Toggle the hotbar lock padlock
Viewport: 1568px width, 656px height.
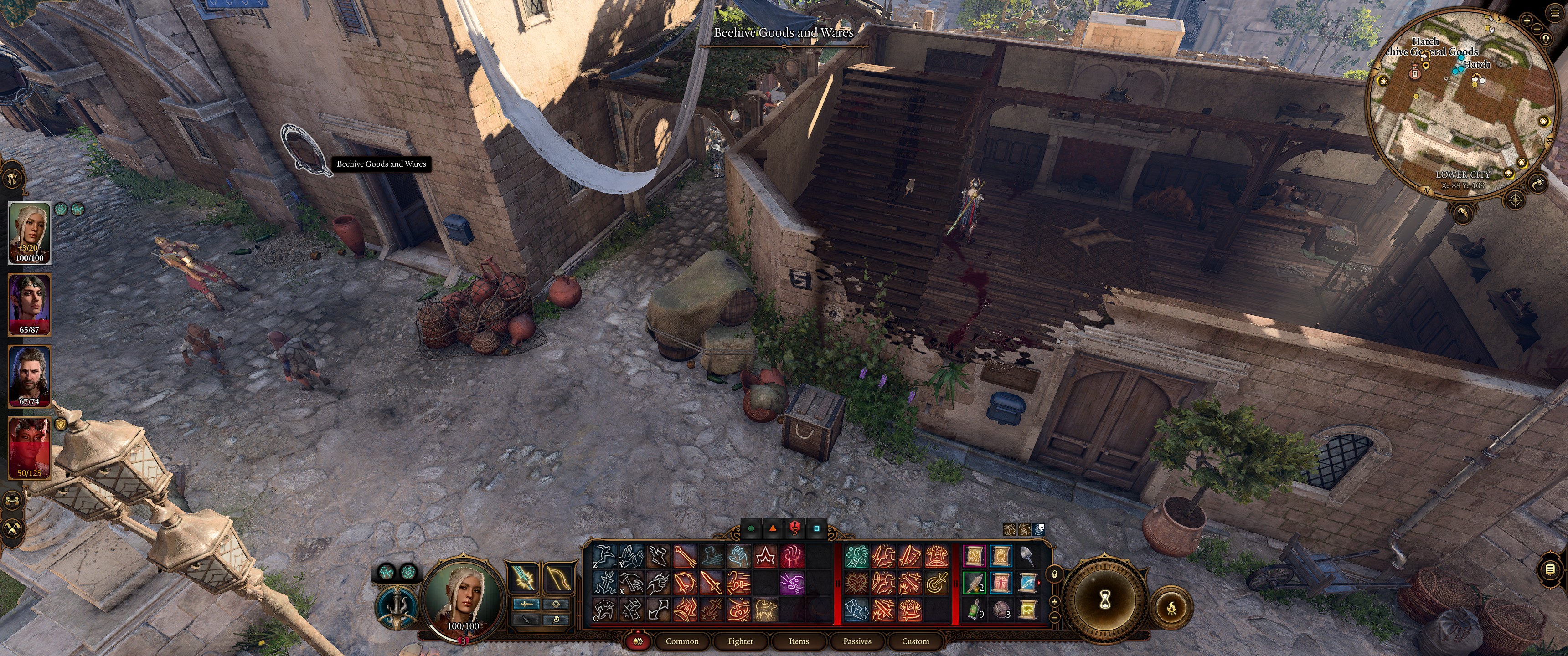pos(1055,573)
